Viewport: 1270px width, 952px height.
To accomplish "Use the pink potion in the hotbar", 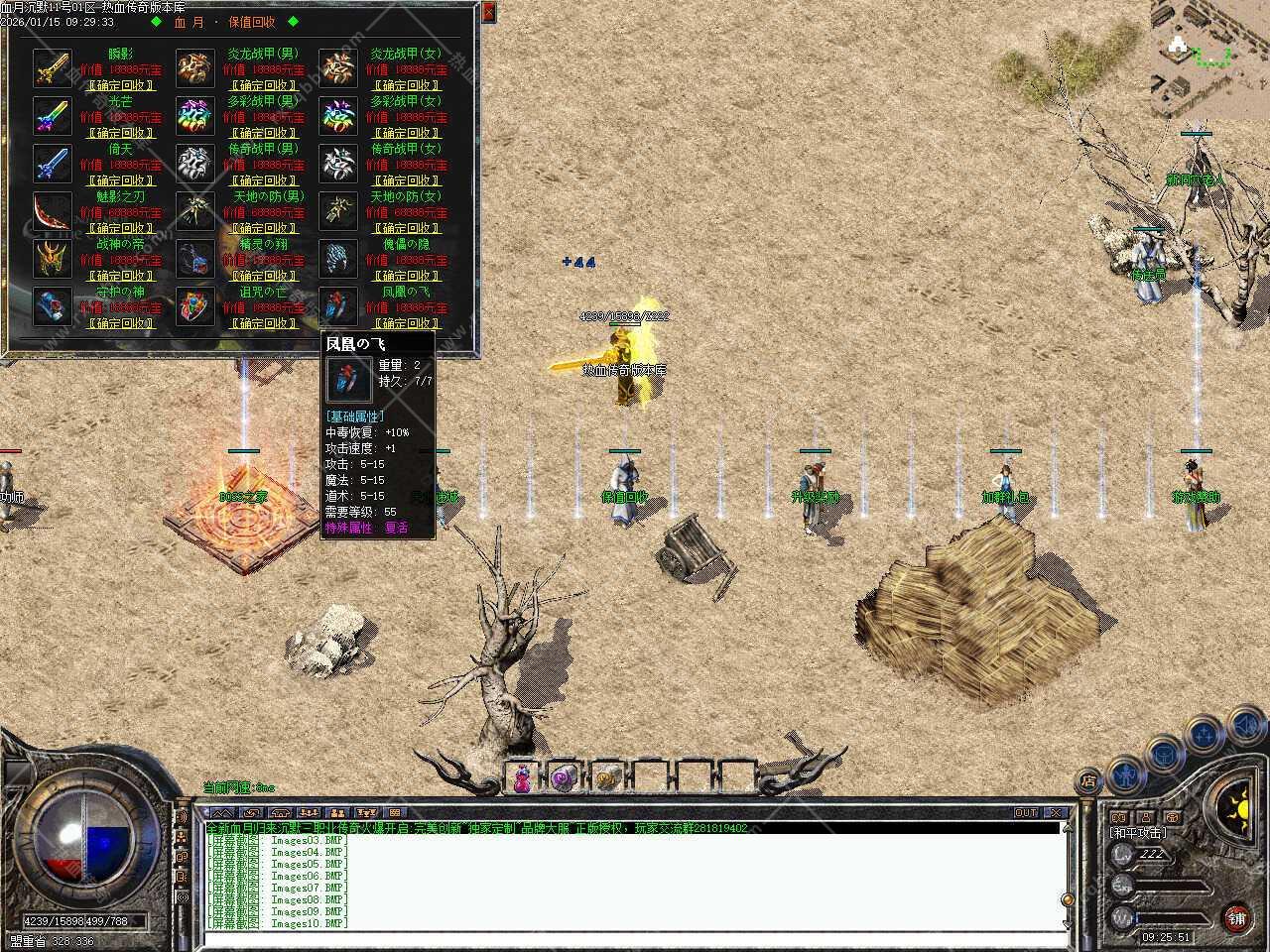I will coord(522,777).
